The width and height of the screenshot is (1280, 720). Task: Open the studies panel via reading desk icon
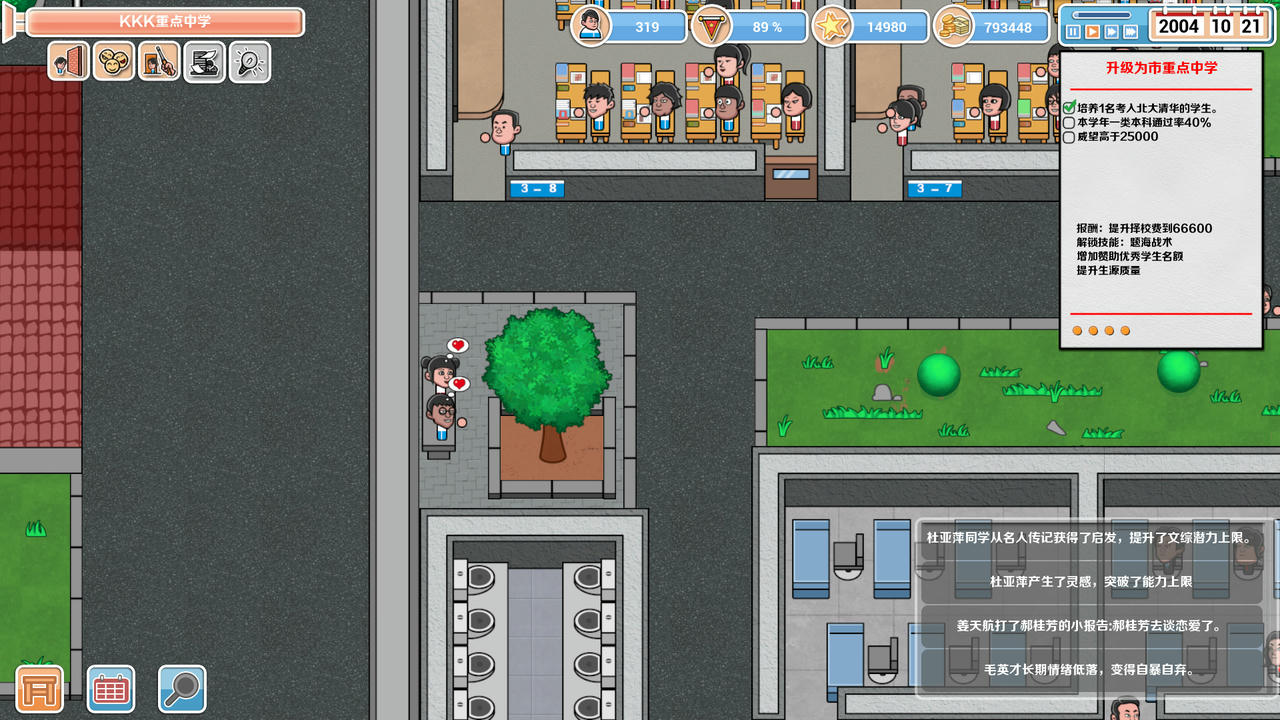204,61
